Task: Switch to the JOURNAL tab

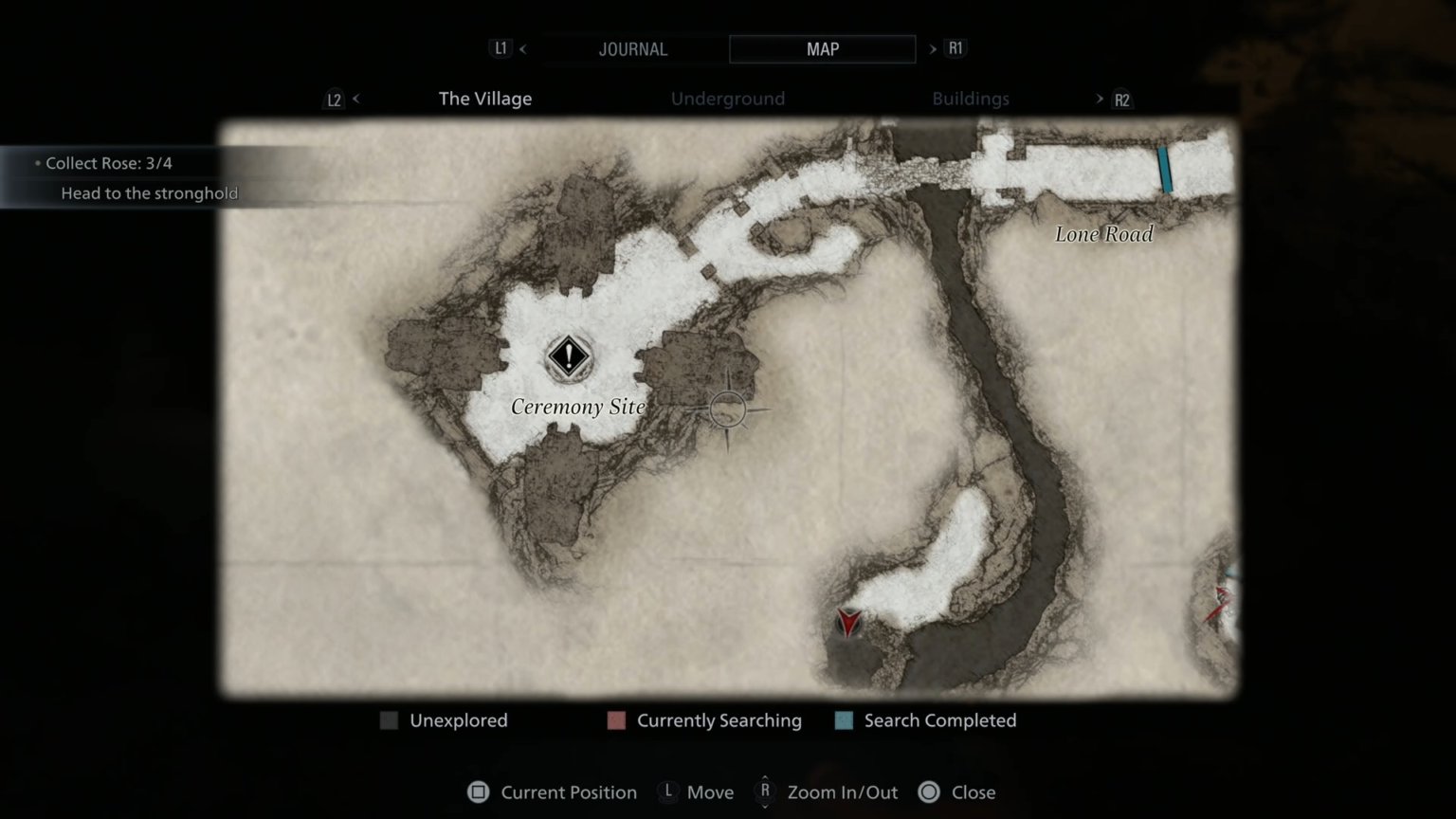Action: click(x=633, y=48)
